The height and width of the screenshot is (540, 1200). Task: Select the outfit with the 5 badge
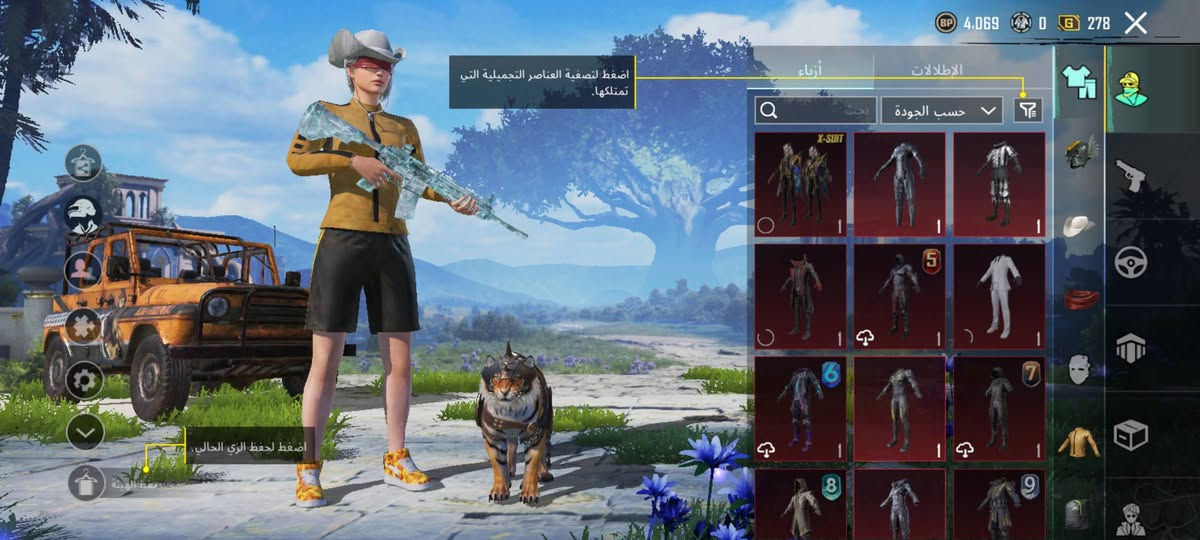pyautogui.click(x=899, y=296)
